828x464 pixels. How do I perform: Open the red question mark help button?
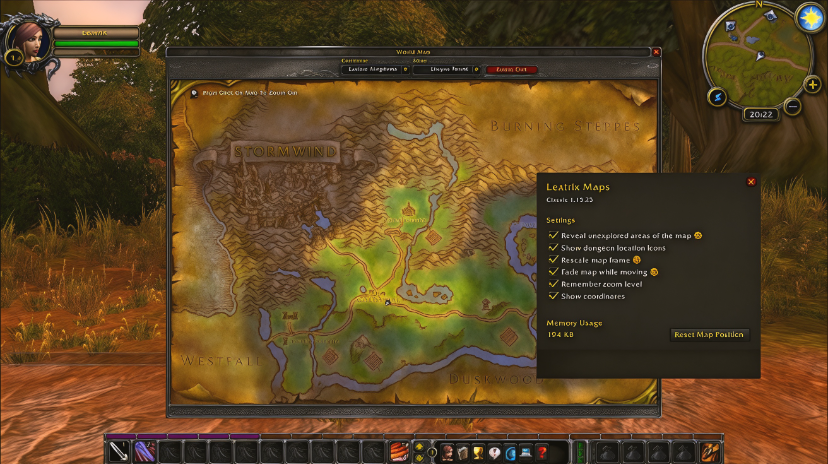point(541,453)
